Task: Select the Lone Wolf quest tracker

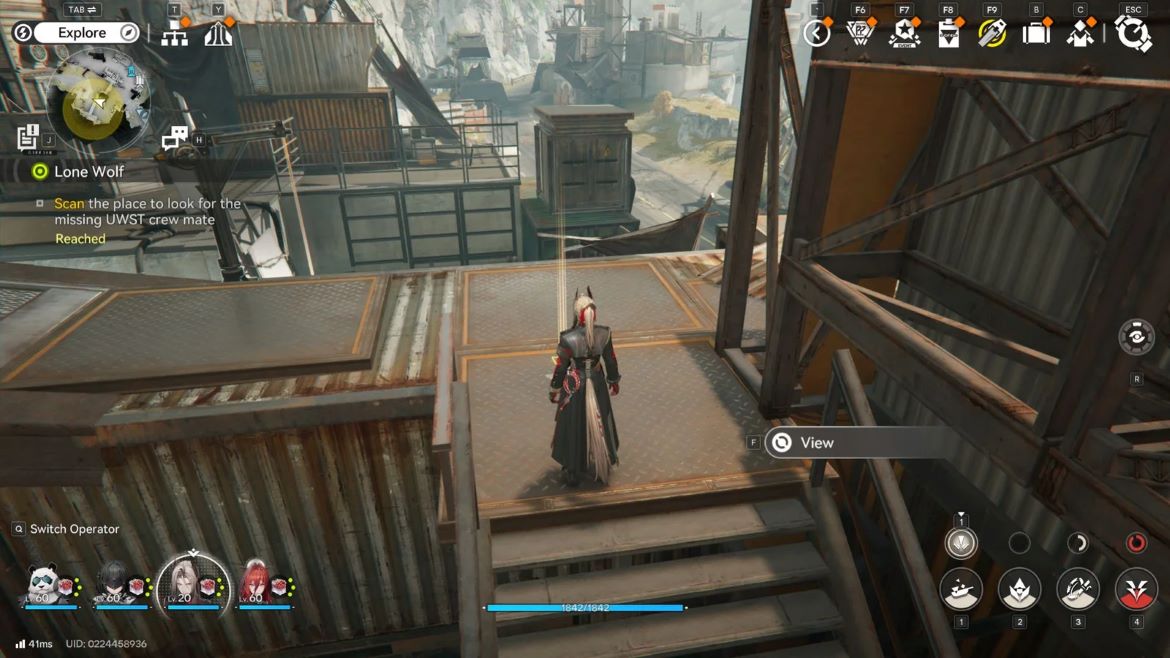Action: [x=88, y=171]
